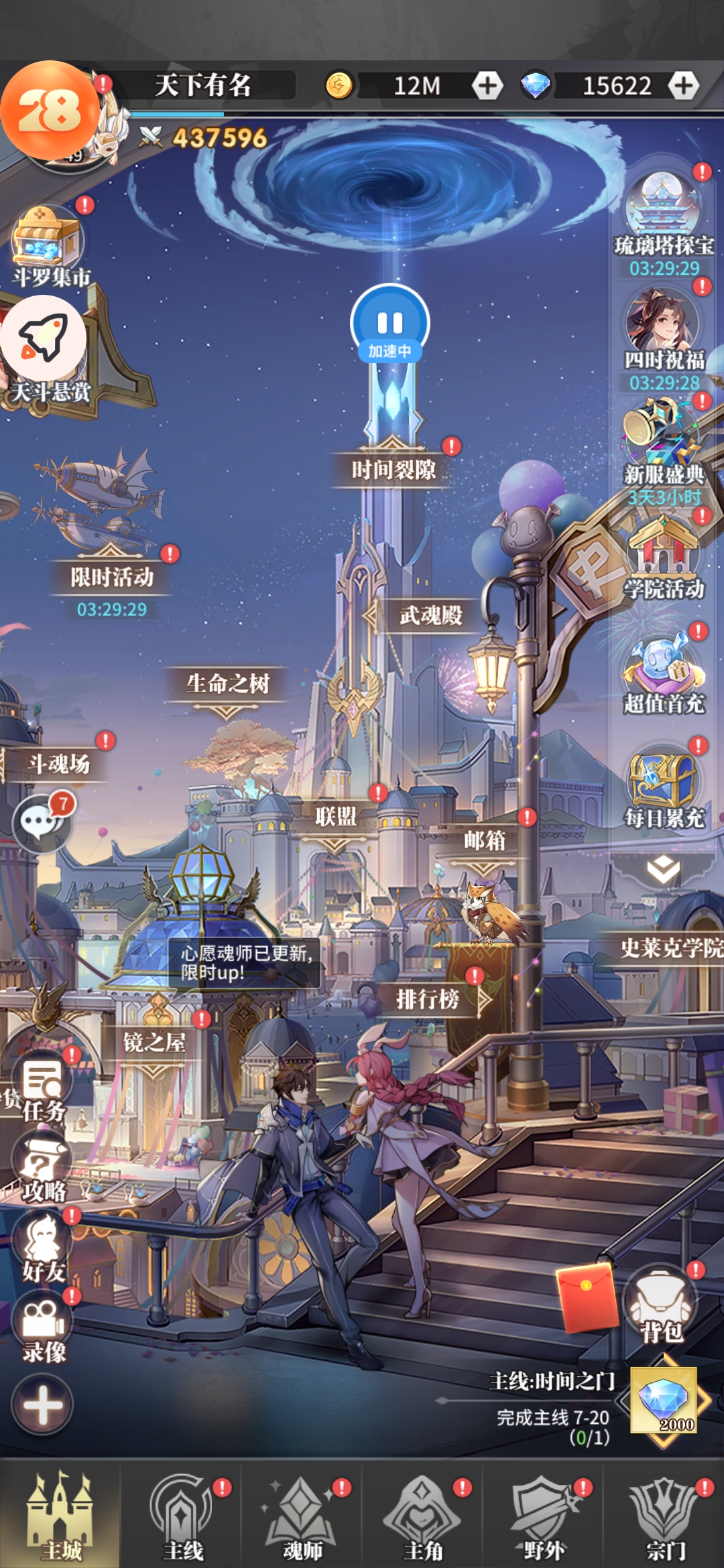Open the 邮箱 mailbox

(484, 840)
